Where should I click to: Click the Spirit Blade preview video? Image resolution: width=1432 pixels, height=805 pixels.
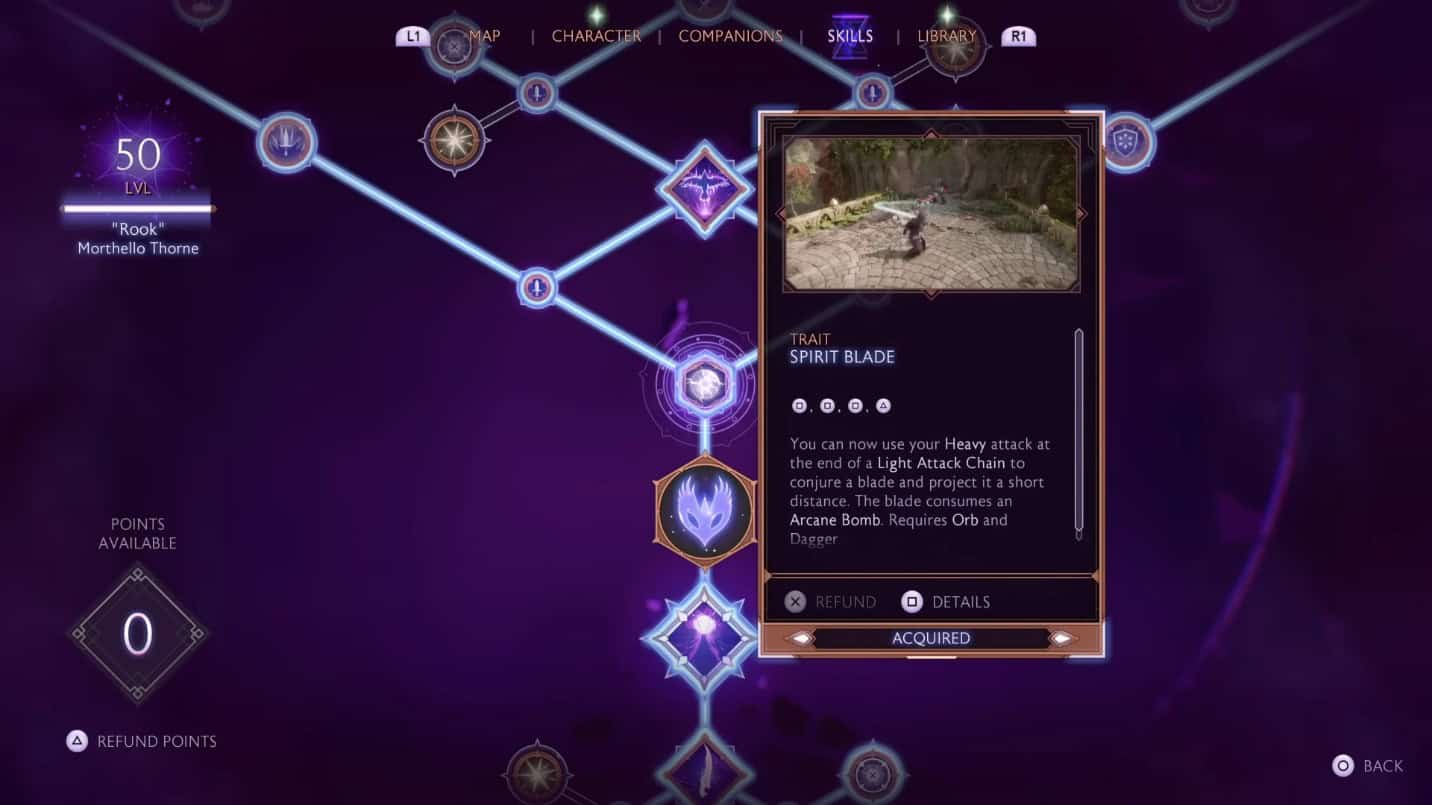coord(931,213)
